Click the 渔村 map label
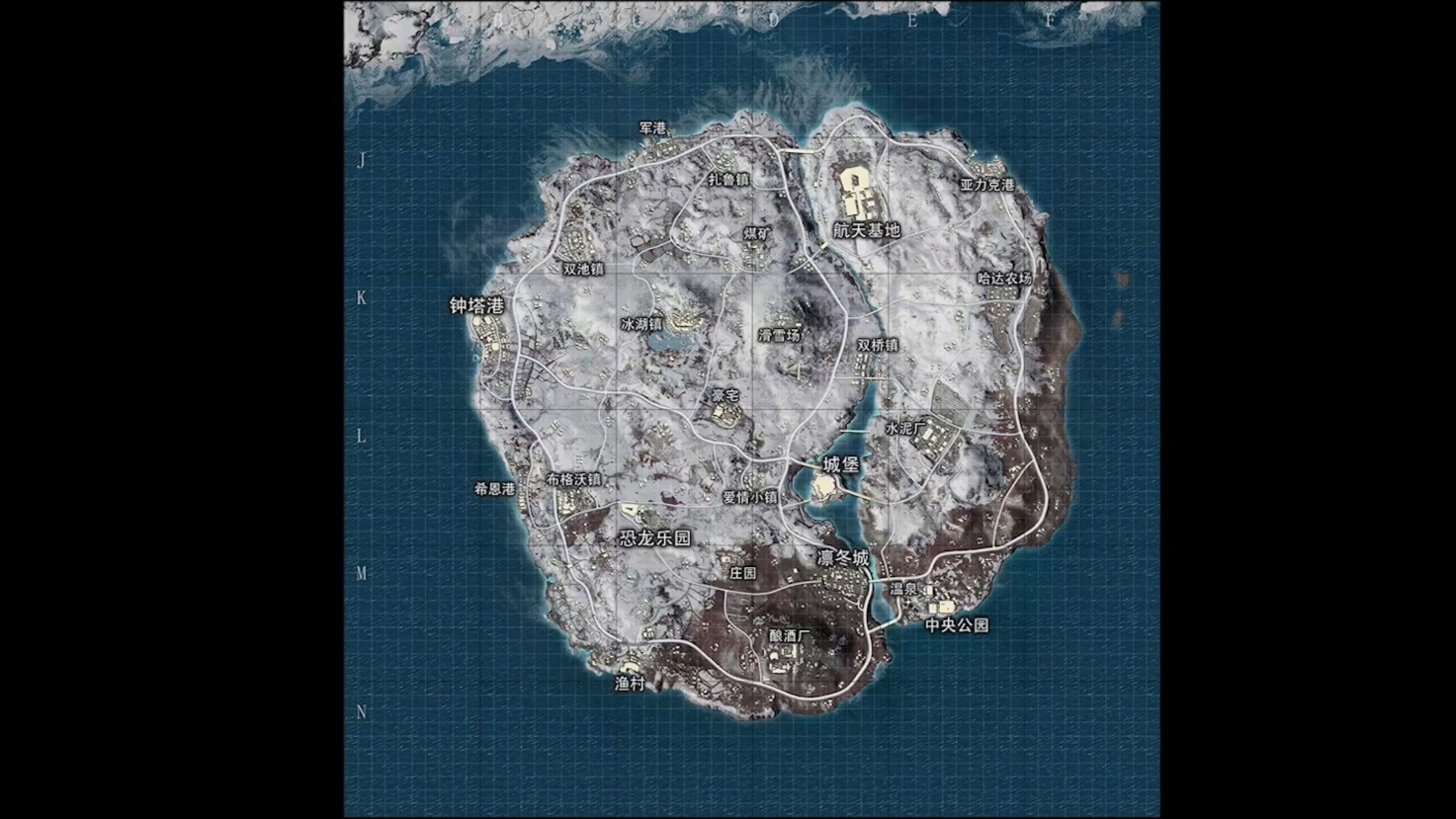The image size is (1456, 819). (x=630, y=683)
